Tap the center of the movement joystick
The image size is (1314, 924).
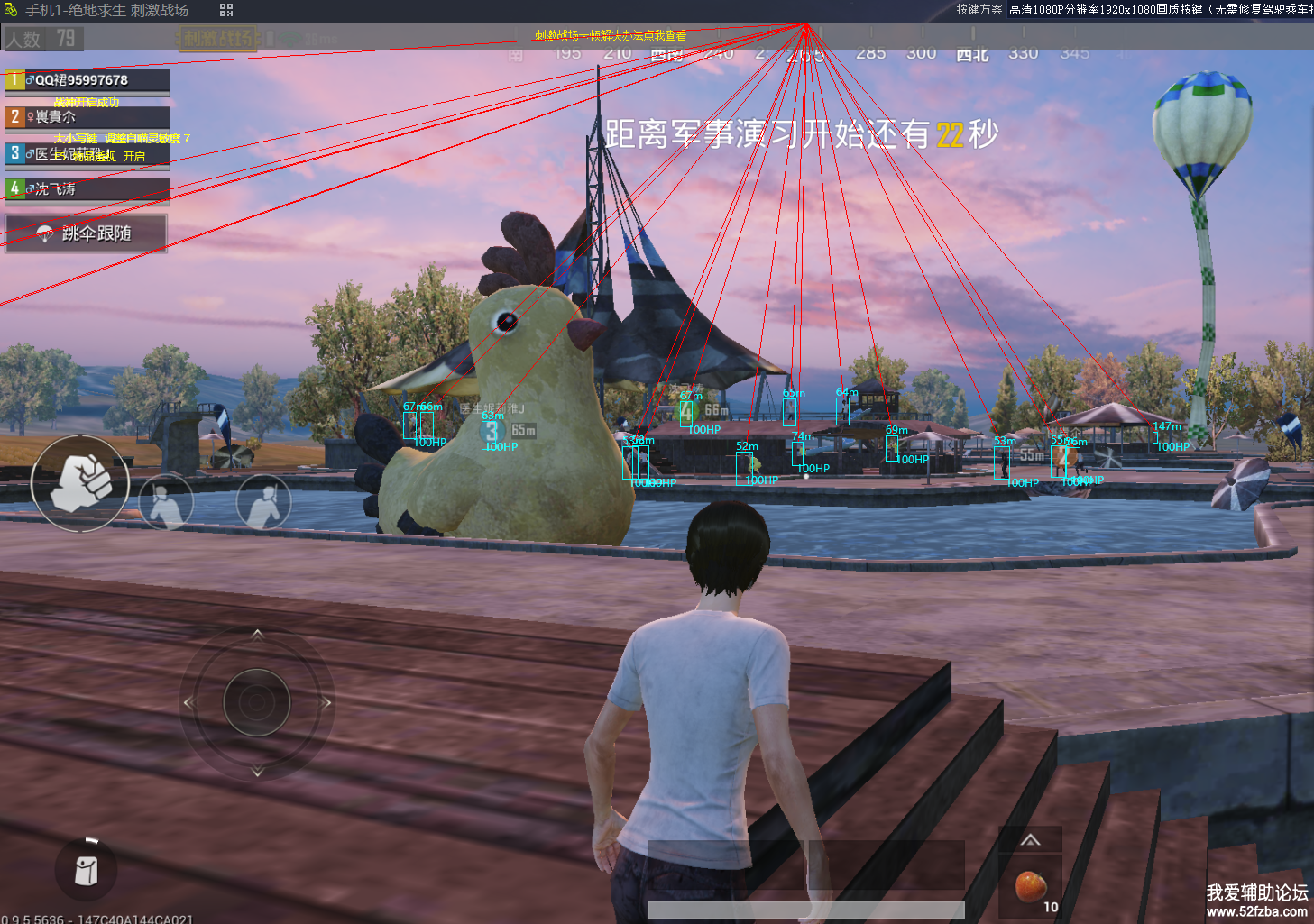click(x=257, y=702)
